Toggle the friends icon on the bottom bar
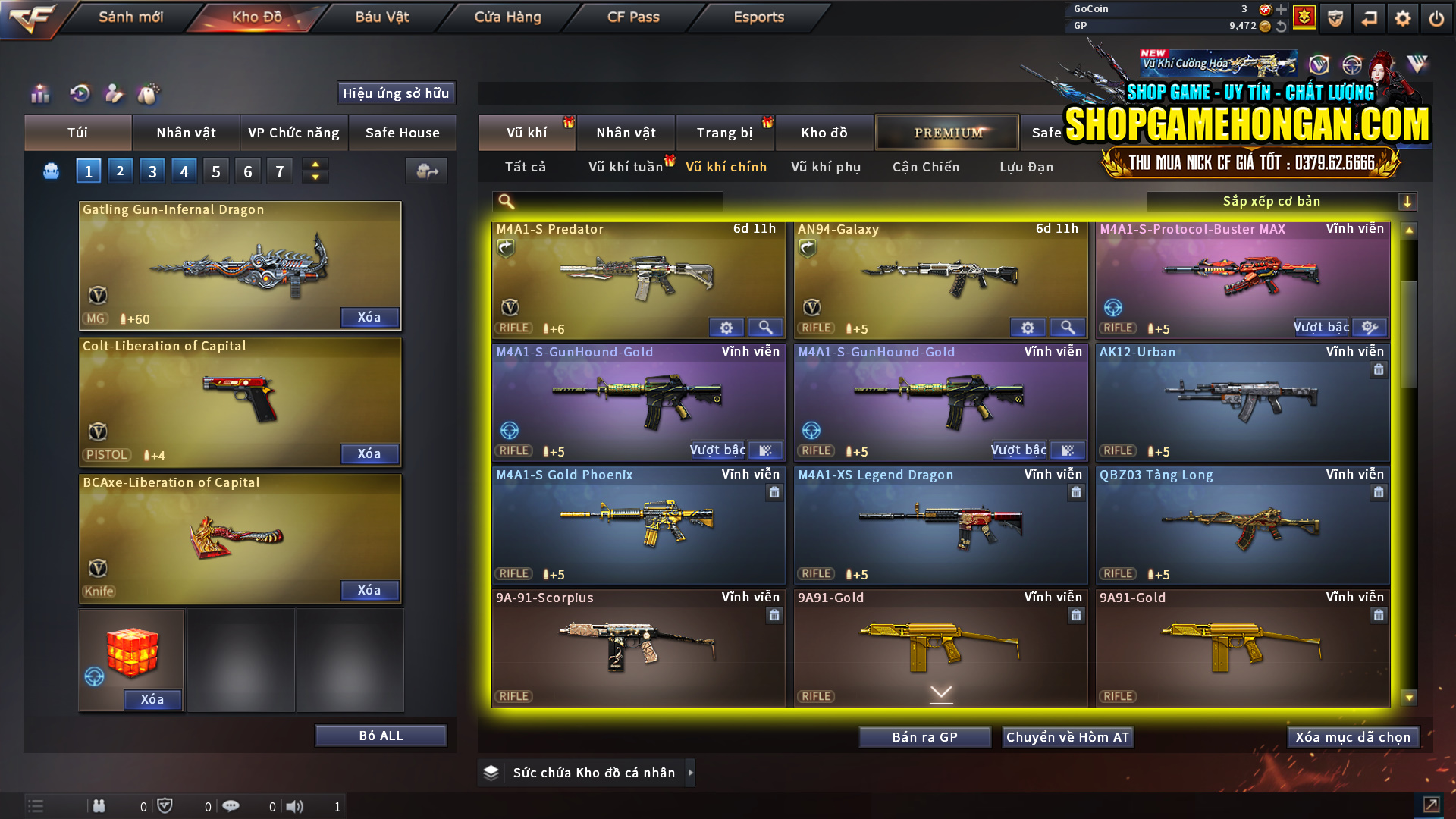 coord(99,806)
